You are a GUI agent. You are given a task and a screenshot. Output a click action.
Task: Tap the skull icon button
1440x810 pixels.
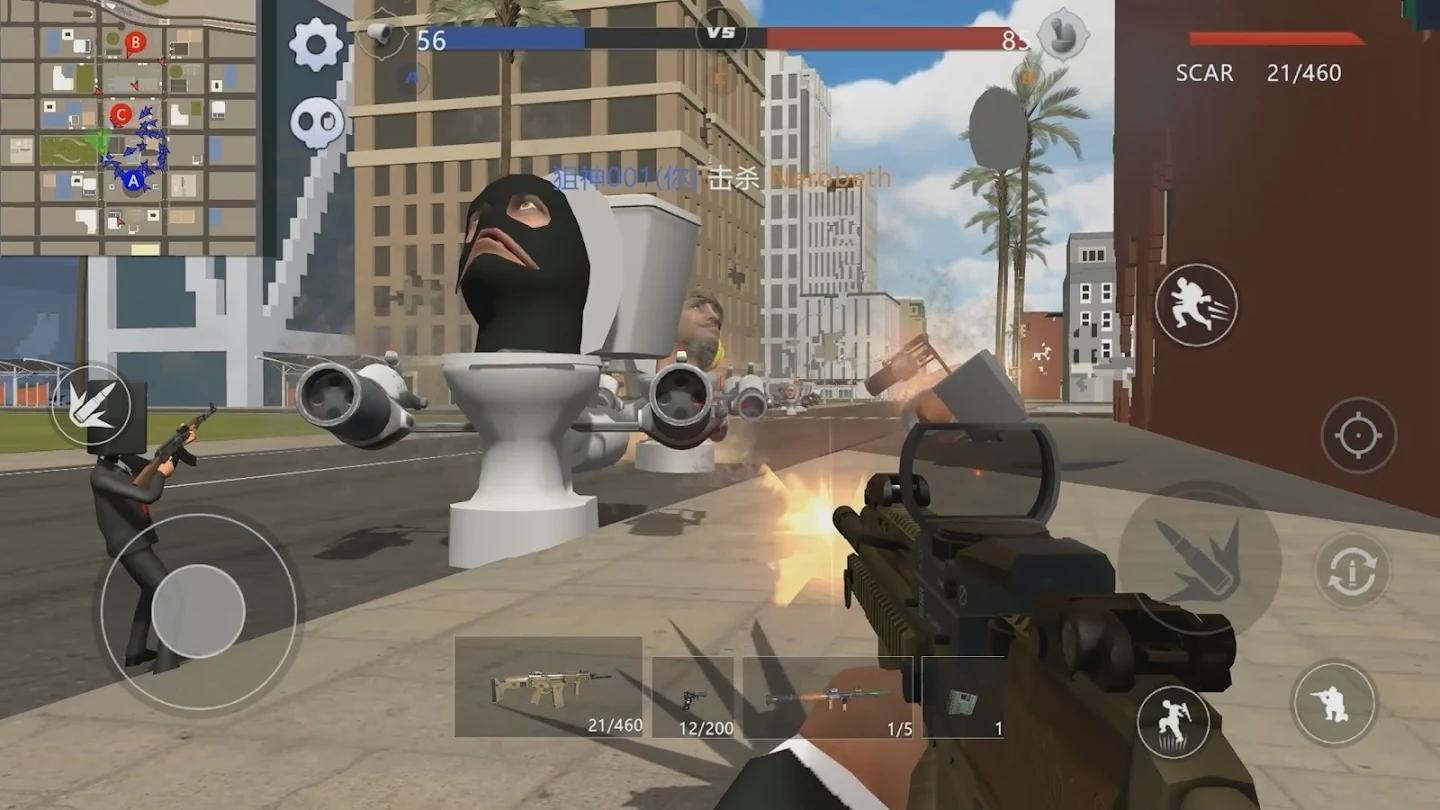coord(317,123)
